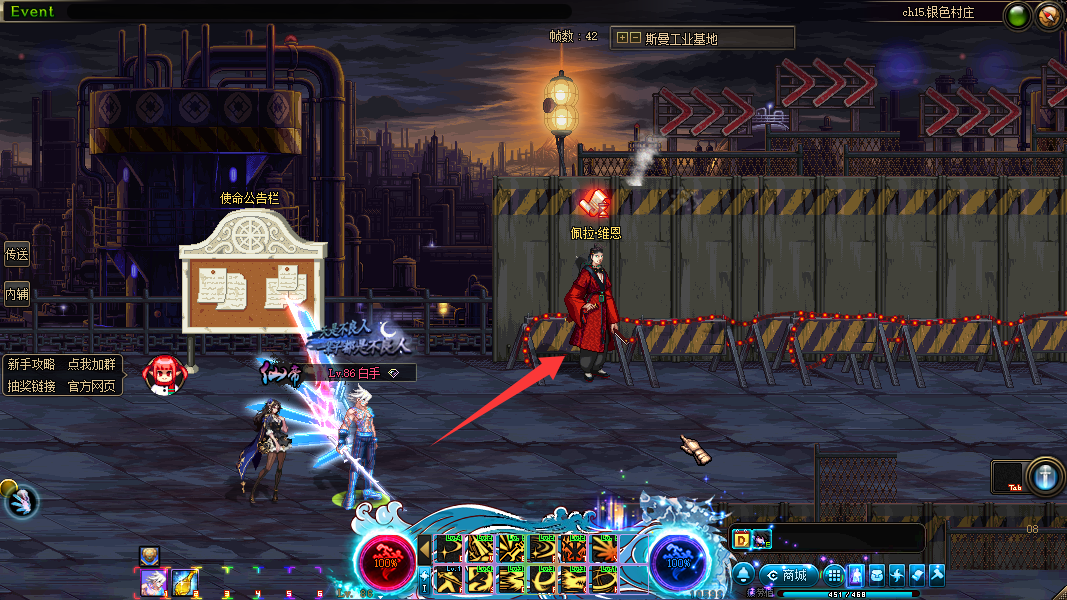Open the character info menu icon
Viewport: 1067px width, 600px height.
(857, 575)
